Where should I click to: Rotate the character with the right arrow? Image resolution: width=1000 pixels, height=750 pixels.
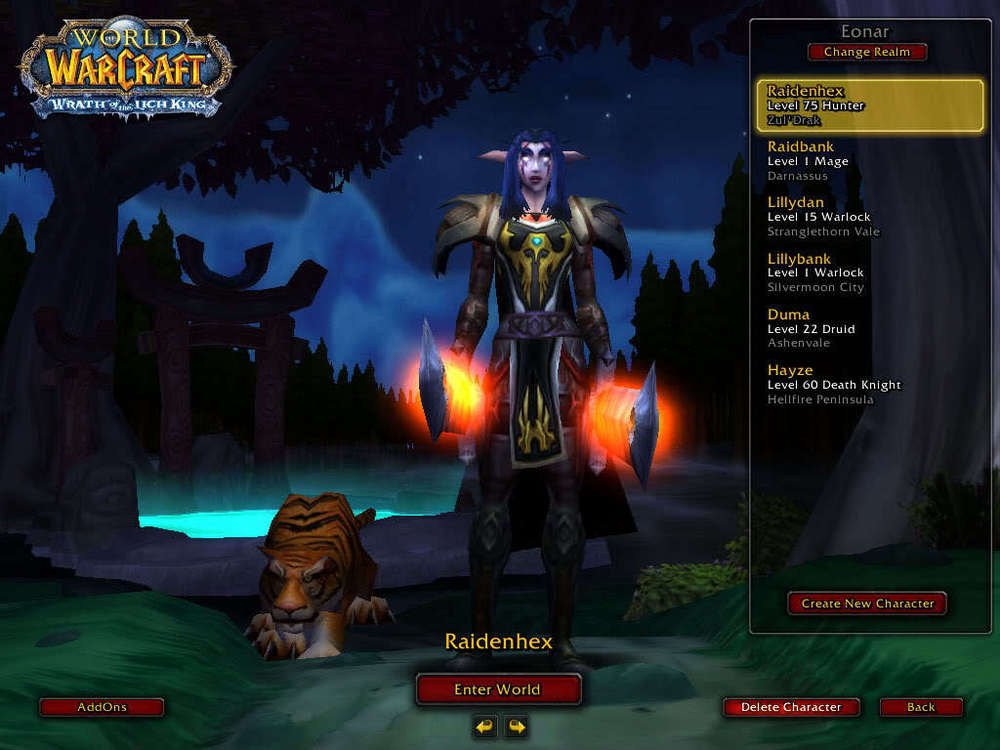(x=516, y=726)
